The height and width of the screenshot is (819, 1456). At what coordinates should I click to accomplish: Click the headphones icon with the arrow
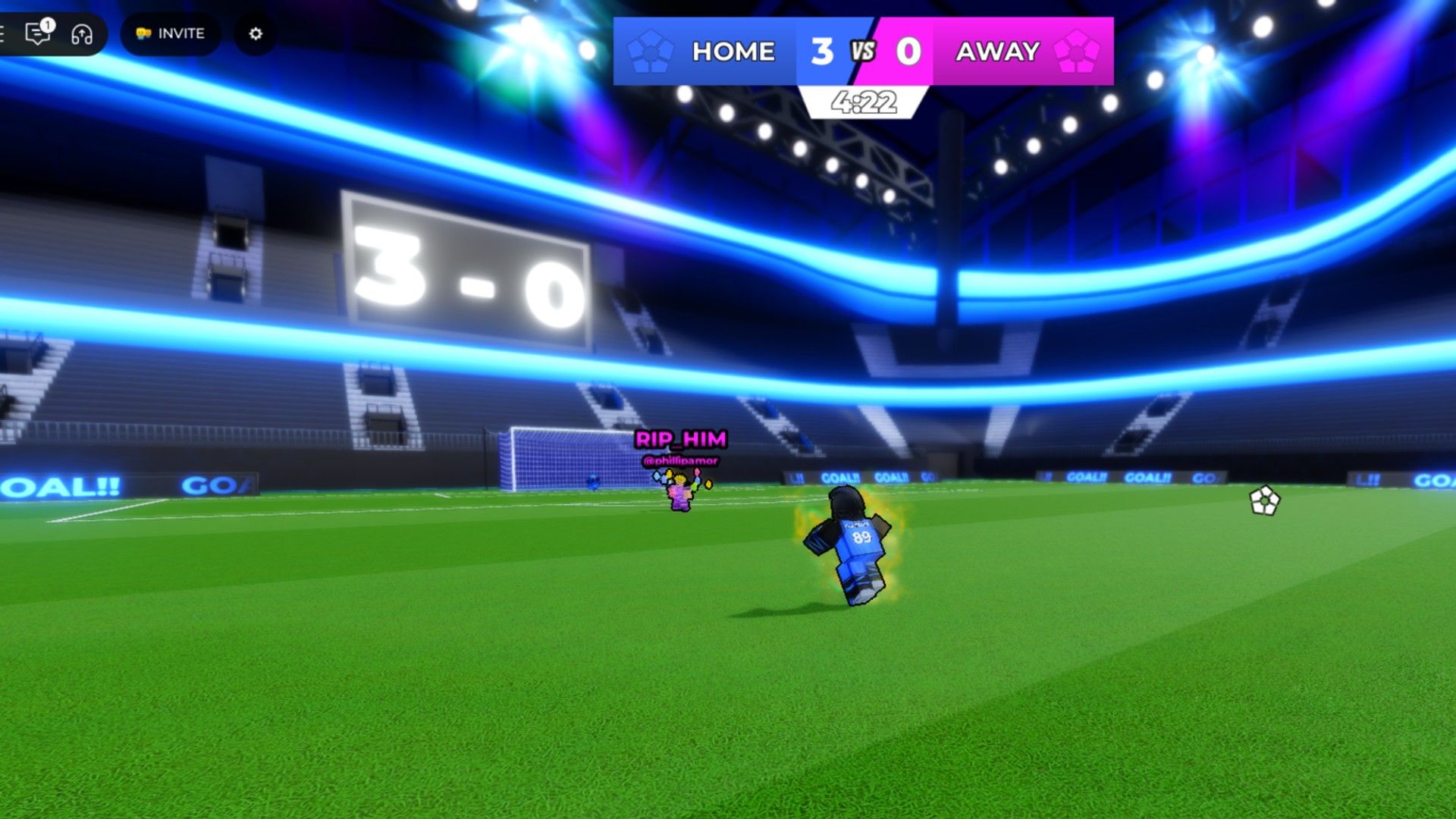click(82, 34)
